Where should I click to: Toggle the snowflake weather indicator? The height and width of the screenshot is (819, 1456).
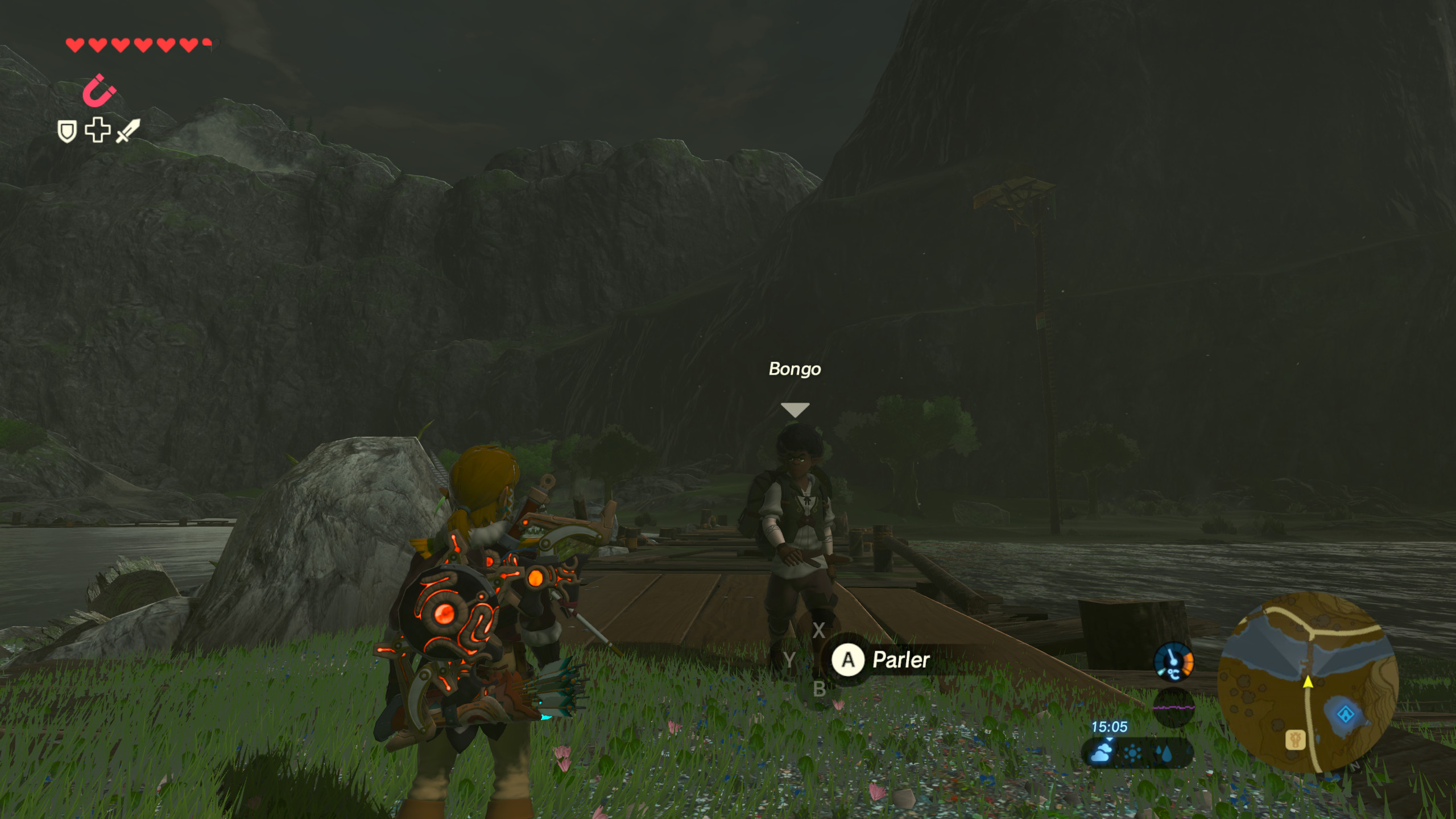pyautogui.click(x=1132, y=752)
